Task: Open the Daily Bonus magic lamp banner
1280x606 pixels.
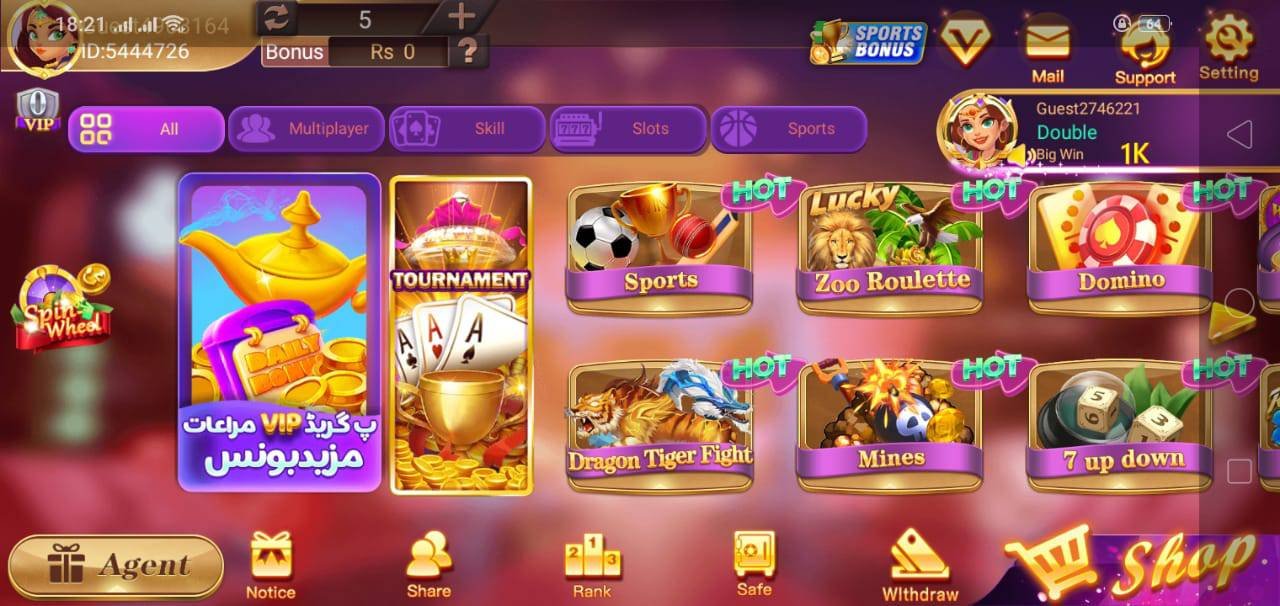Action: (280, 333)
